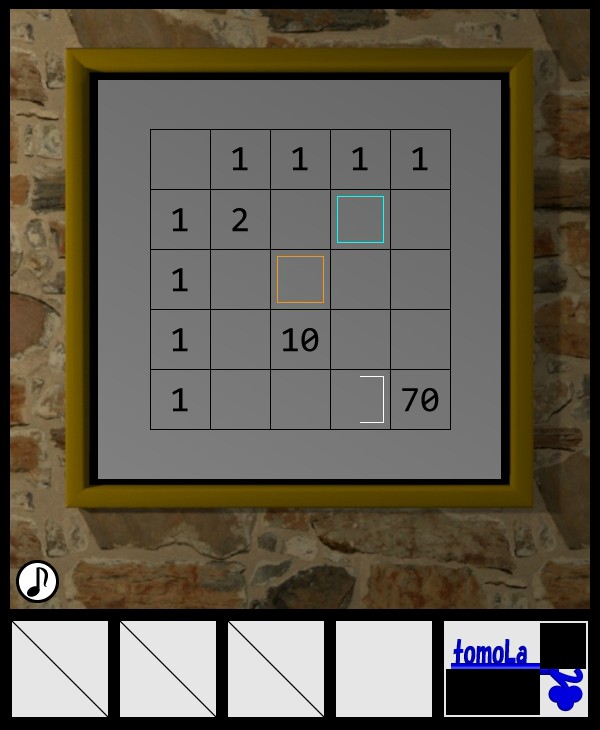Viewport: 600px width, 730px height.
Task: Choose the grid tile showing 2
Action: point(240,220)
